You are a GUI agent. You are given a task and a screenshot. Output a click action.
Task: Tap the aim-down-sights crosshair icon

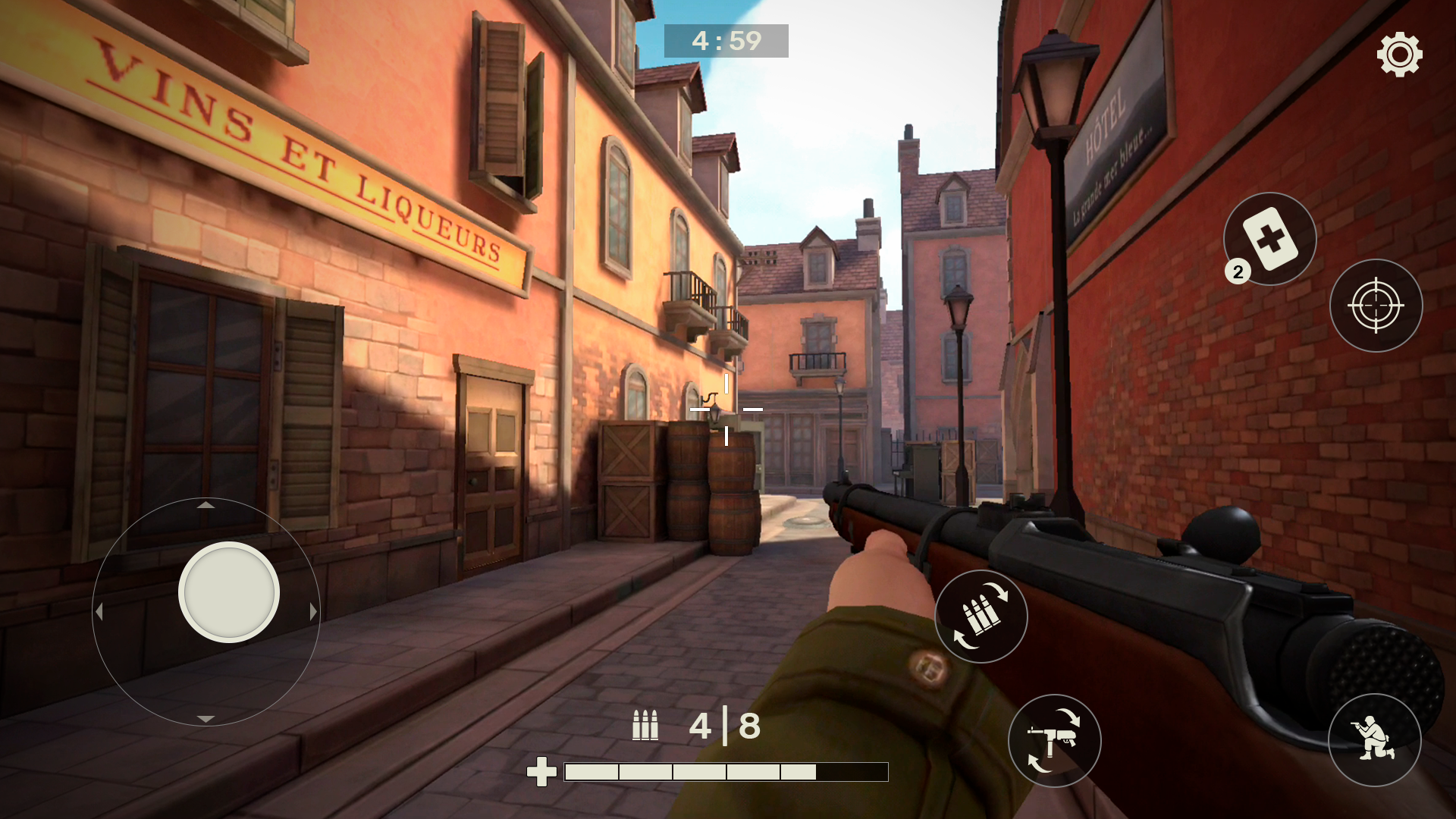coord(1376,305)
